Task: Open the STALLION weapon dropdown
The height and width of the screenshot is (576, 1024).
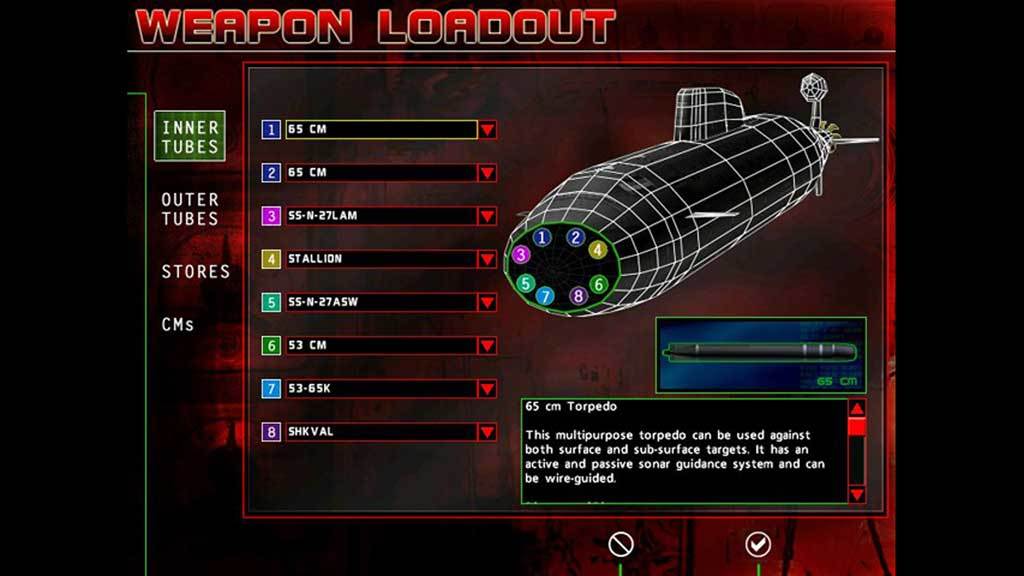Action: (x=487, y=259)
